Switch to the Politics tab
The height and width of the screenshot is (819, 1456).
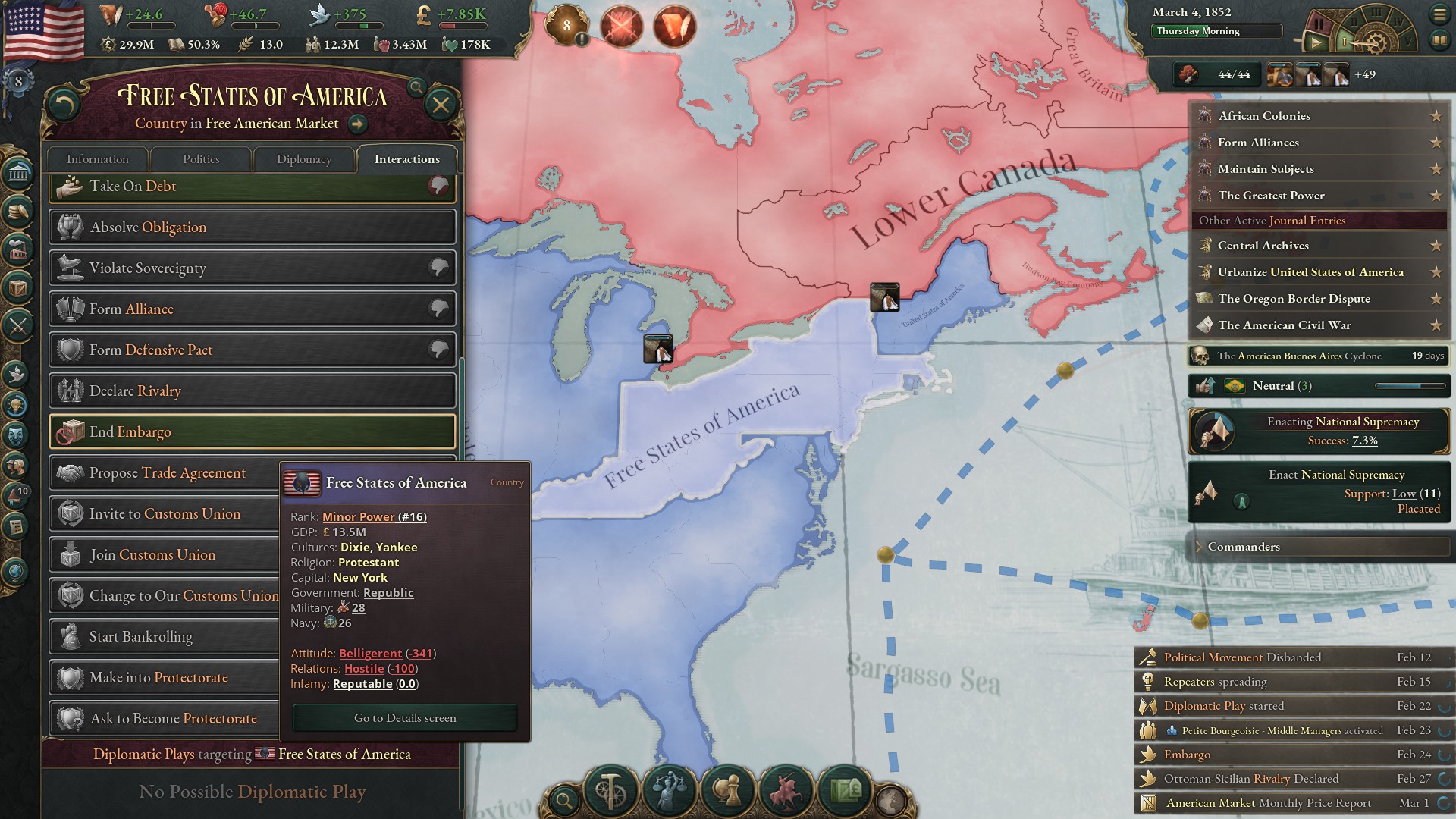coord(201,159)
